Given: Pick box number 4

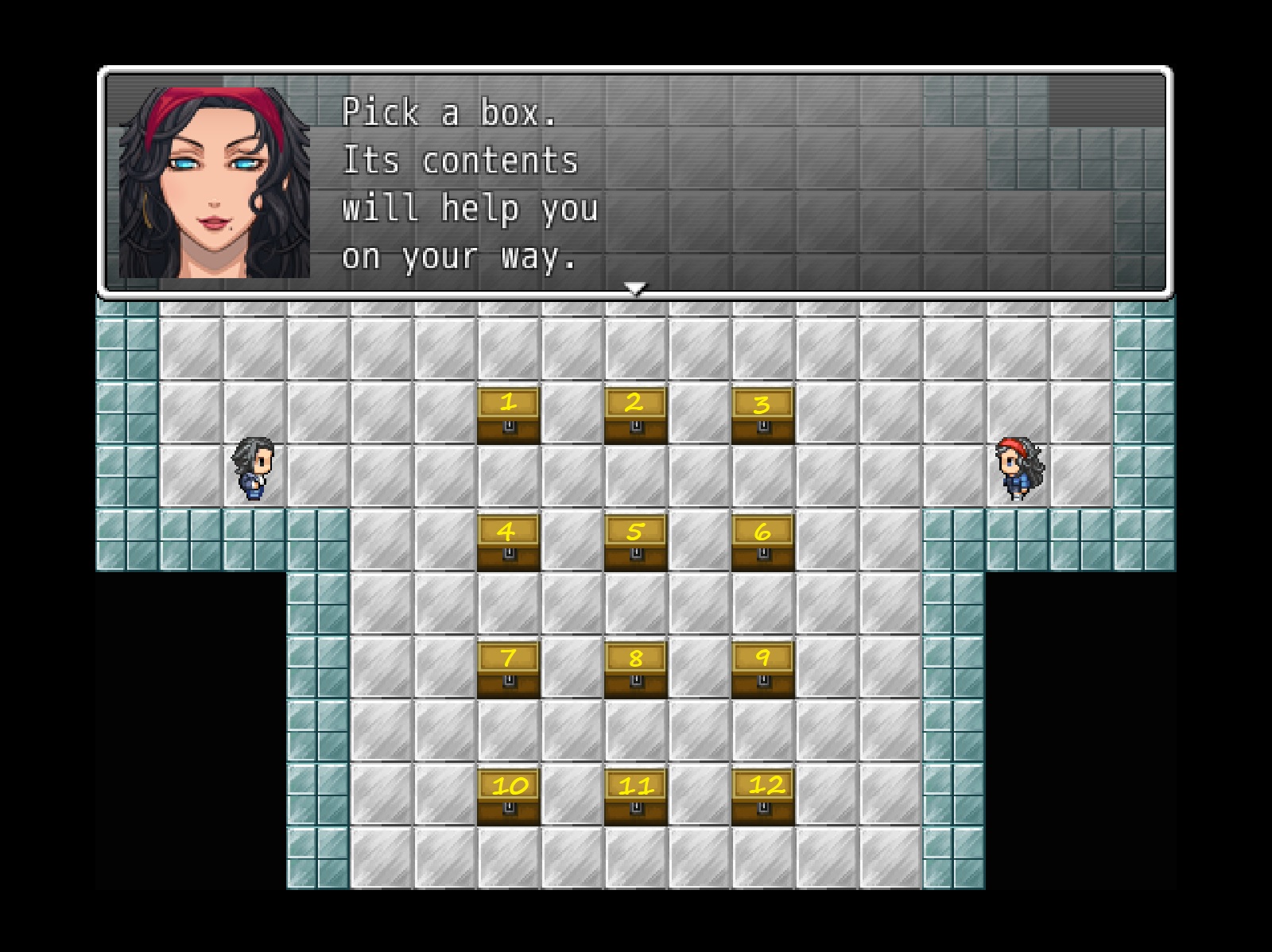Looking at the screenshot, I should 509,541.
